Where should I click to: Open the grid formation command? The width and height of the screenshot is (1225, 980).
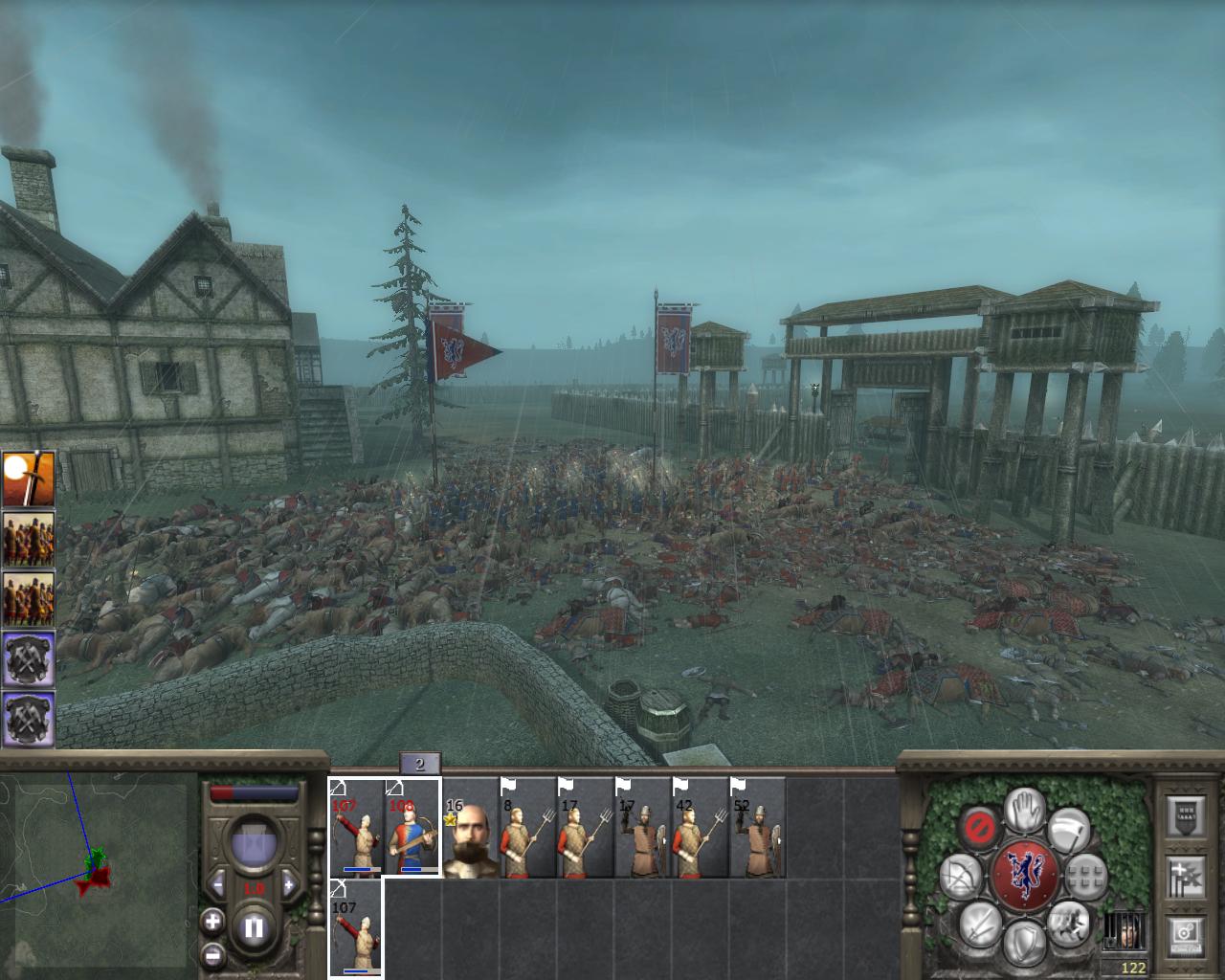click(1085, 876)
